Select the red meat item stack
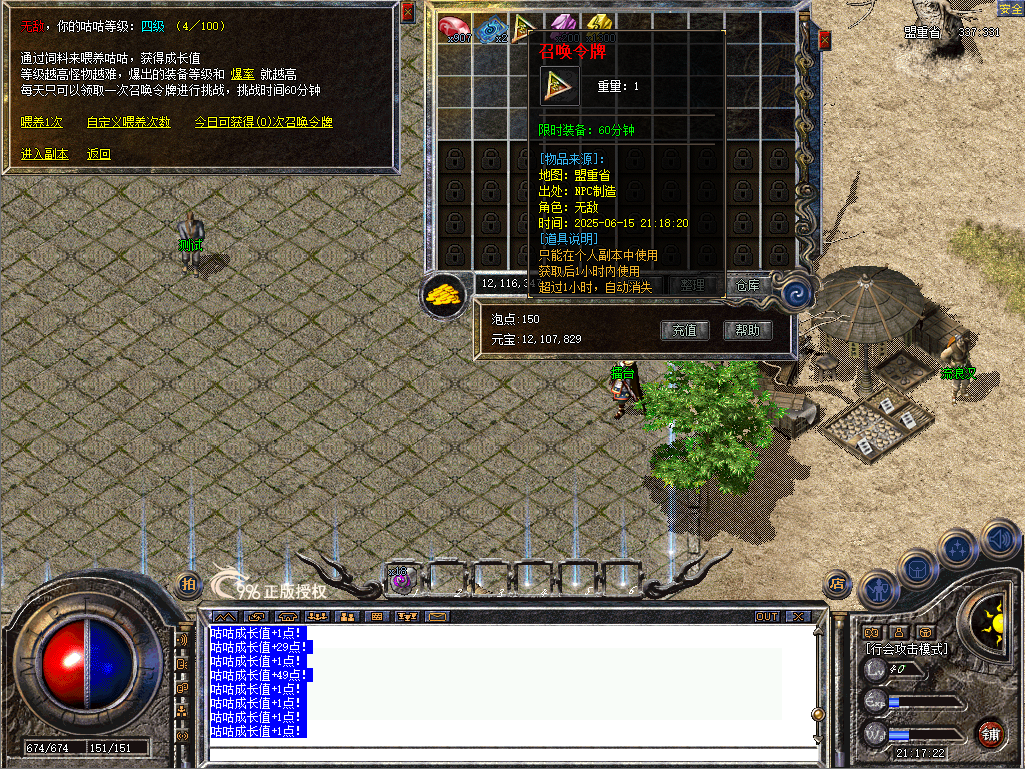The width and height of the screenshot is (1025, 769). (455, 29)
